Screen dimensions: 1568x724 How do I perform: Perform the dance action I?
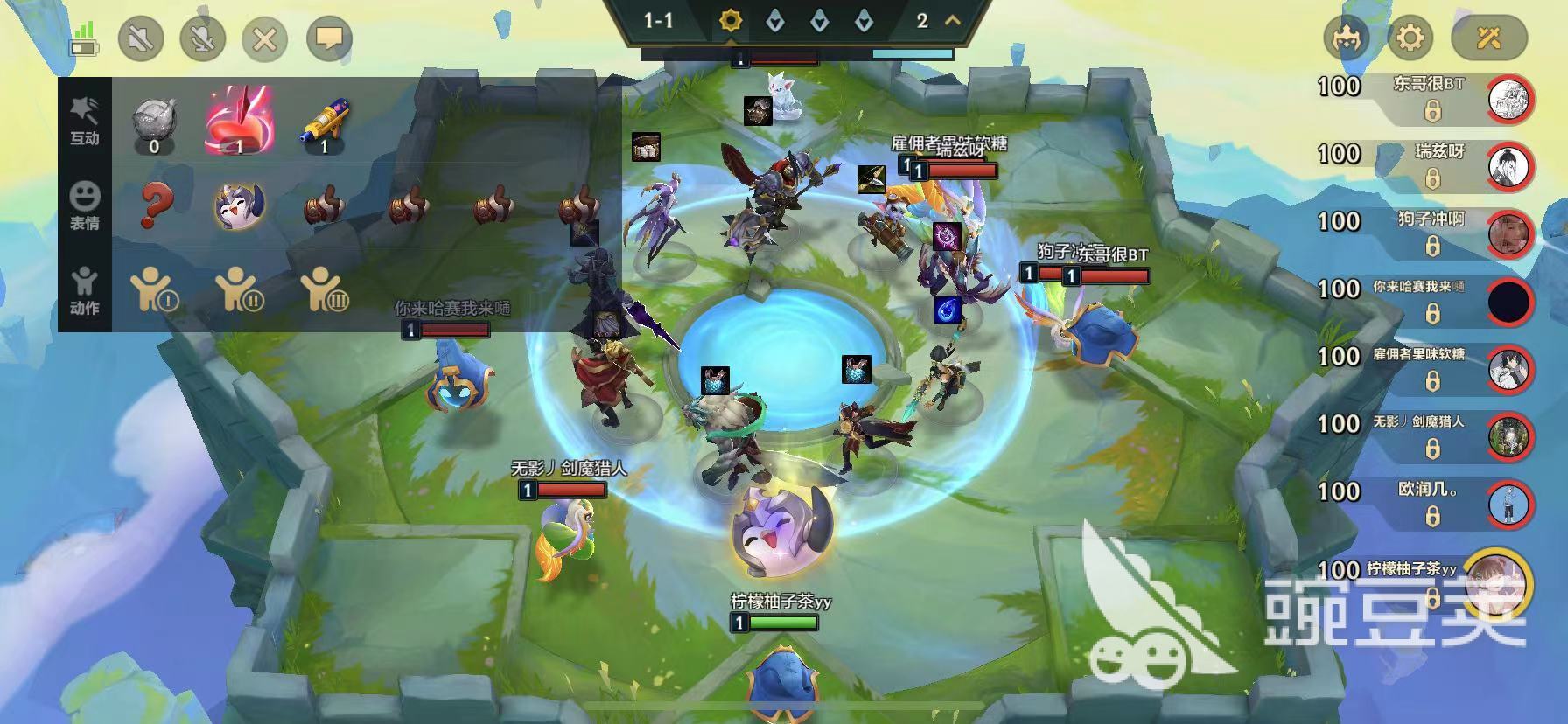(x=155, y=290)
